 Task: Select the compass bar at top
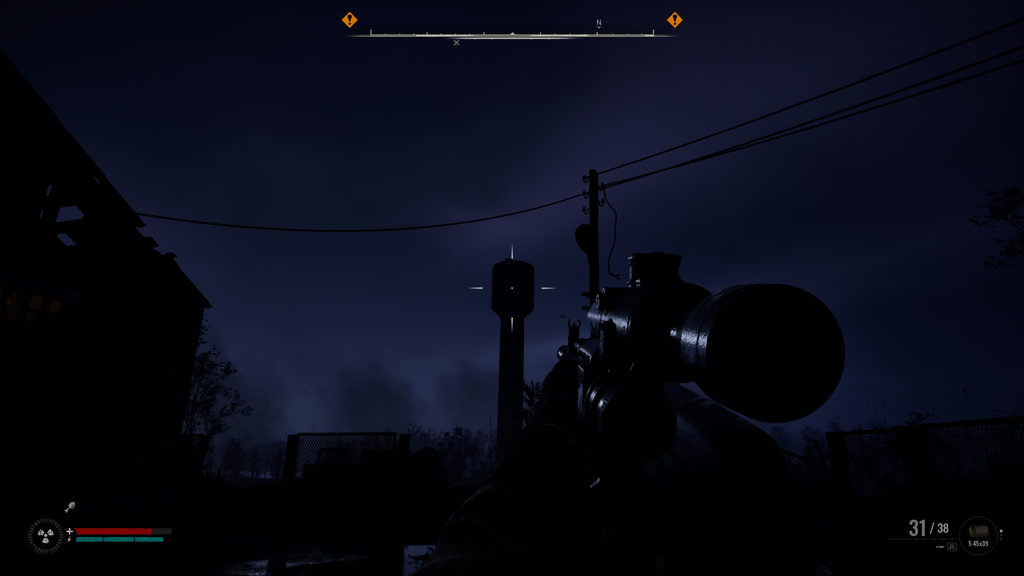[512, 34]
